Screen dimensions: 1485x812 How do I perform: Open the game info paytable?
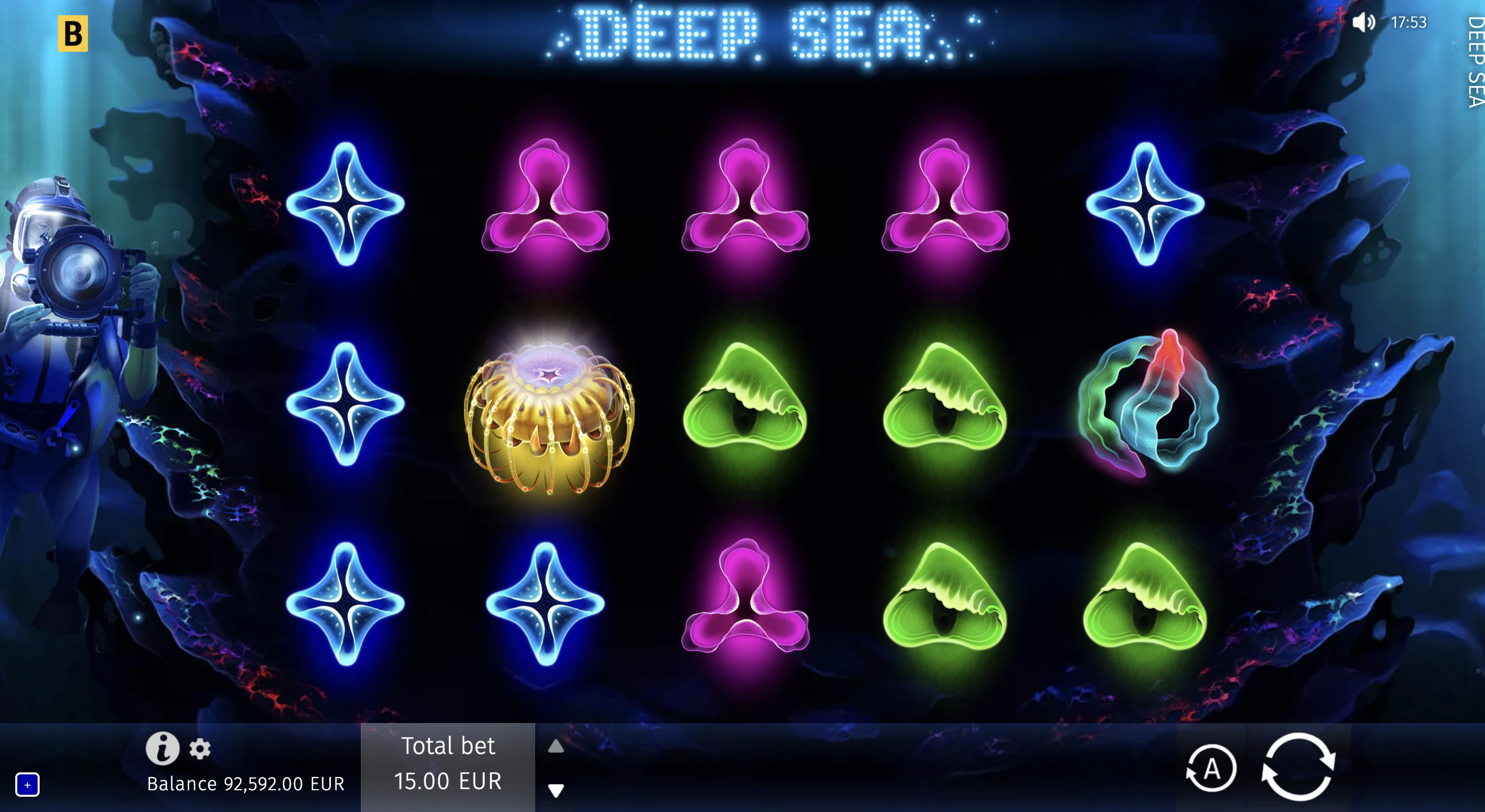click(x=162, y=748)
